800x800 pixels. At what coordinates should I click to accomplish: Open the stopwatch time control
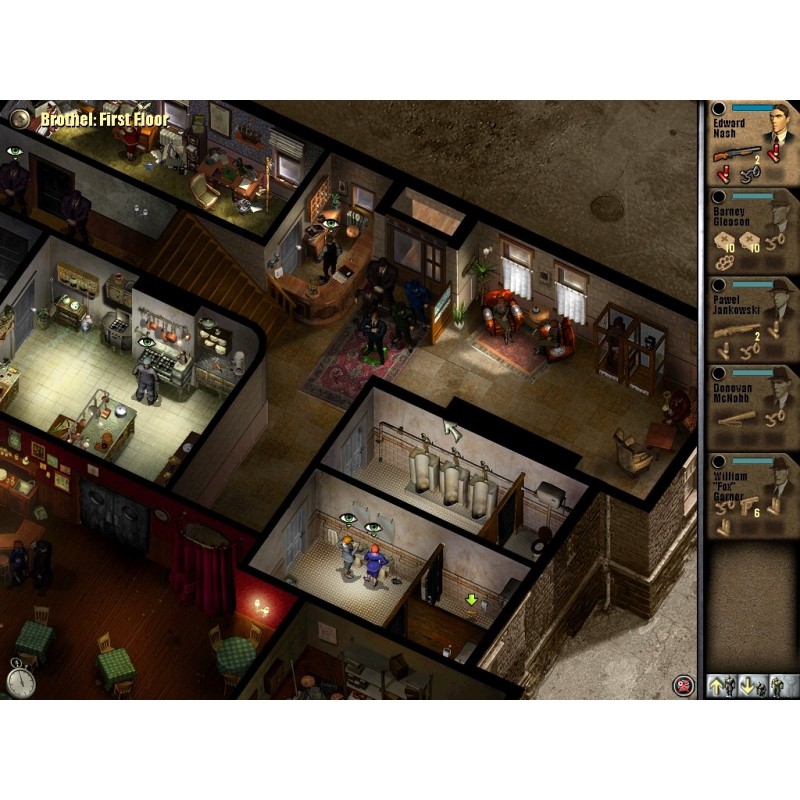tap(20, 680)
